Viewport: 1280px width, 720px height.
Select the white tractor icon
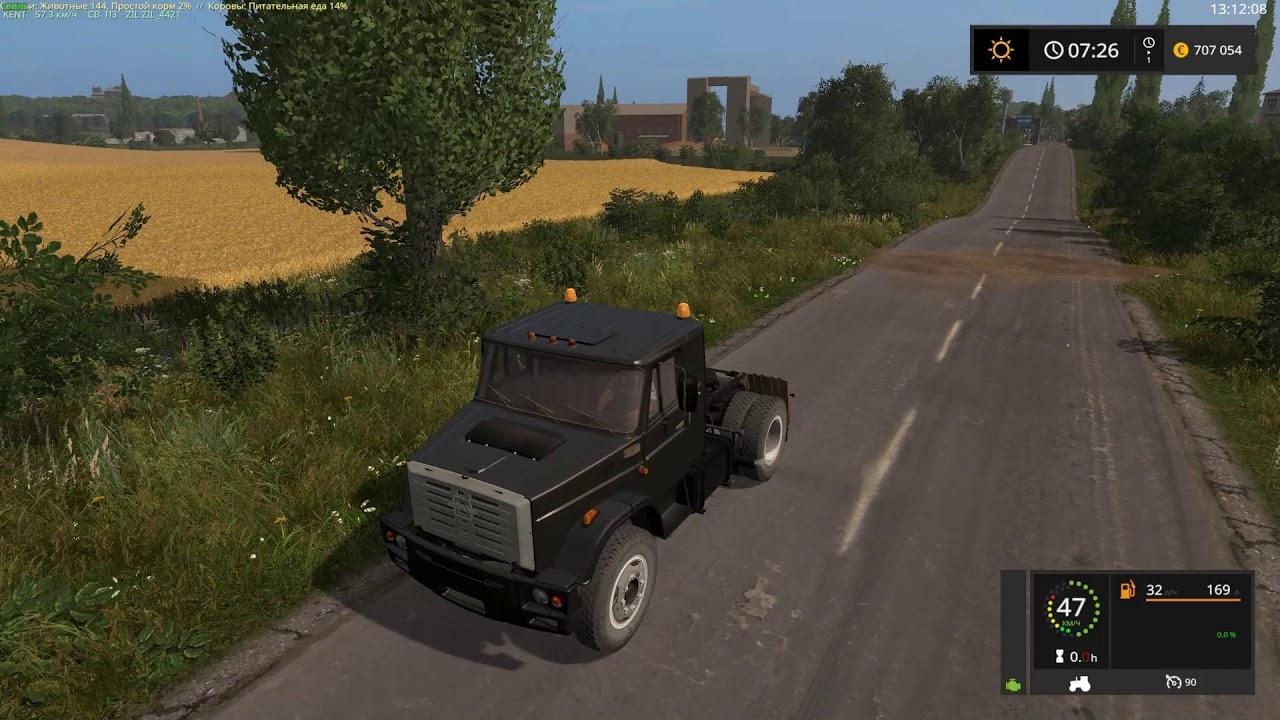point(1081,684)
